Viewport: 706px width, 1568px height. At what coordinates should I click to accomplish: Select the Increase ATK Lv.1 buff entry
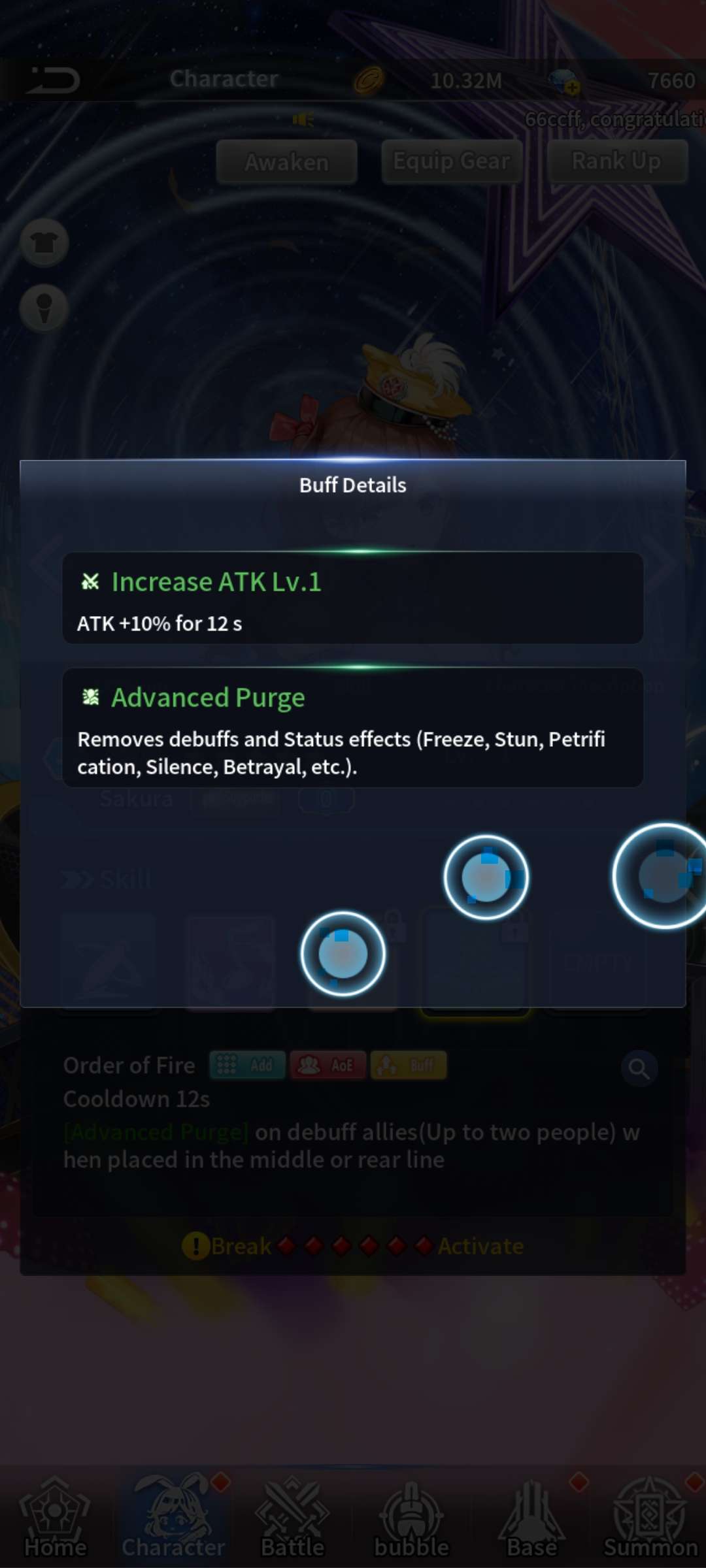[x=353, y=598]
